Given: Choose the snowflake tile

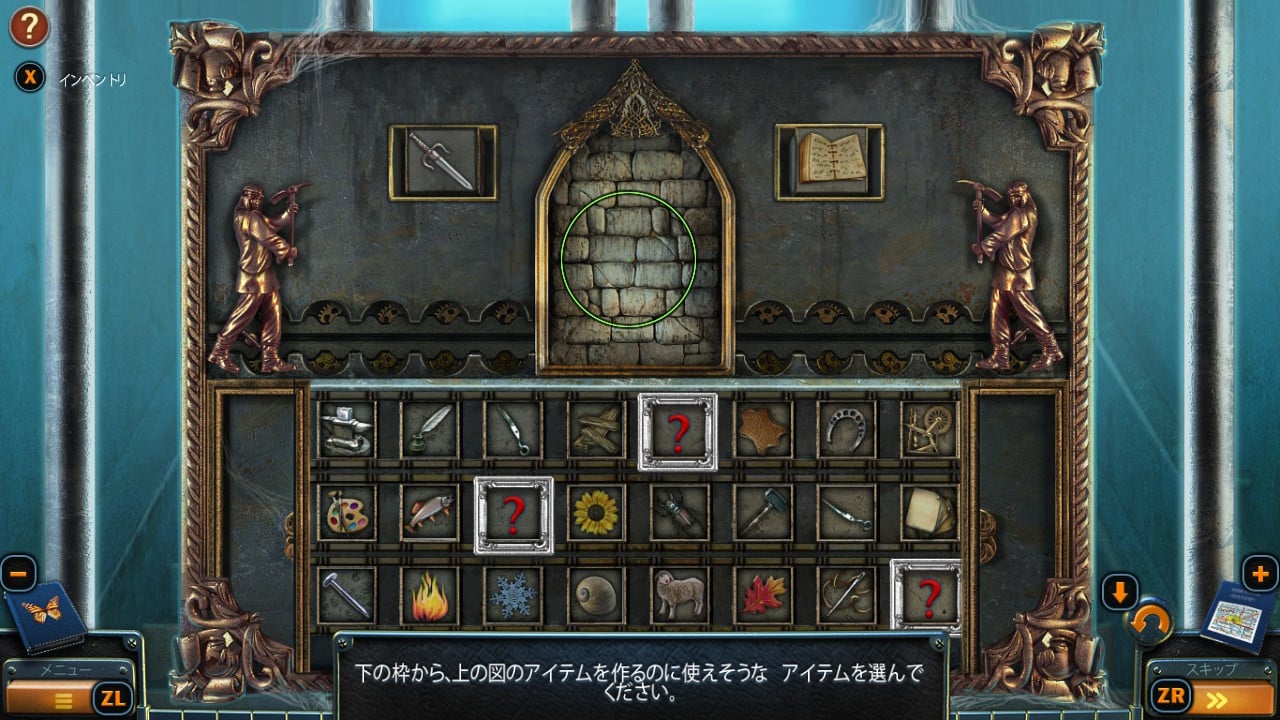Looking at the screenshot, I should point(513,596).
